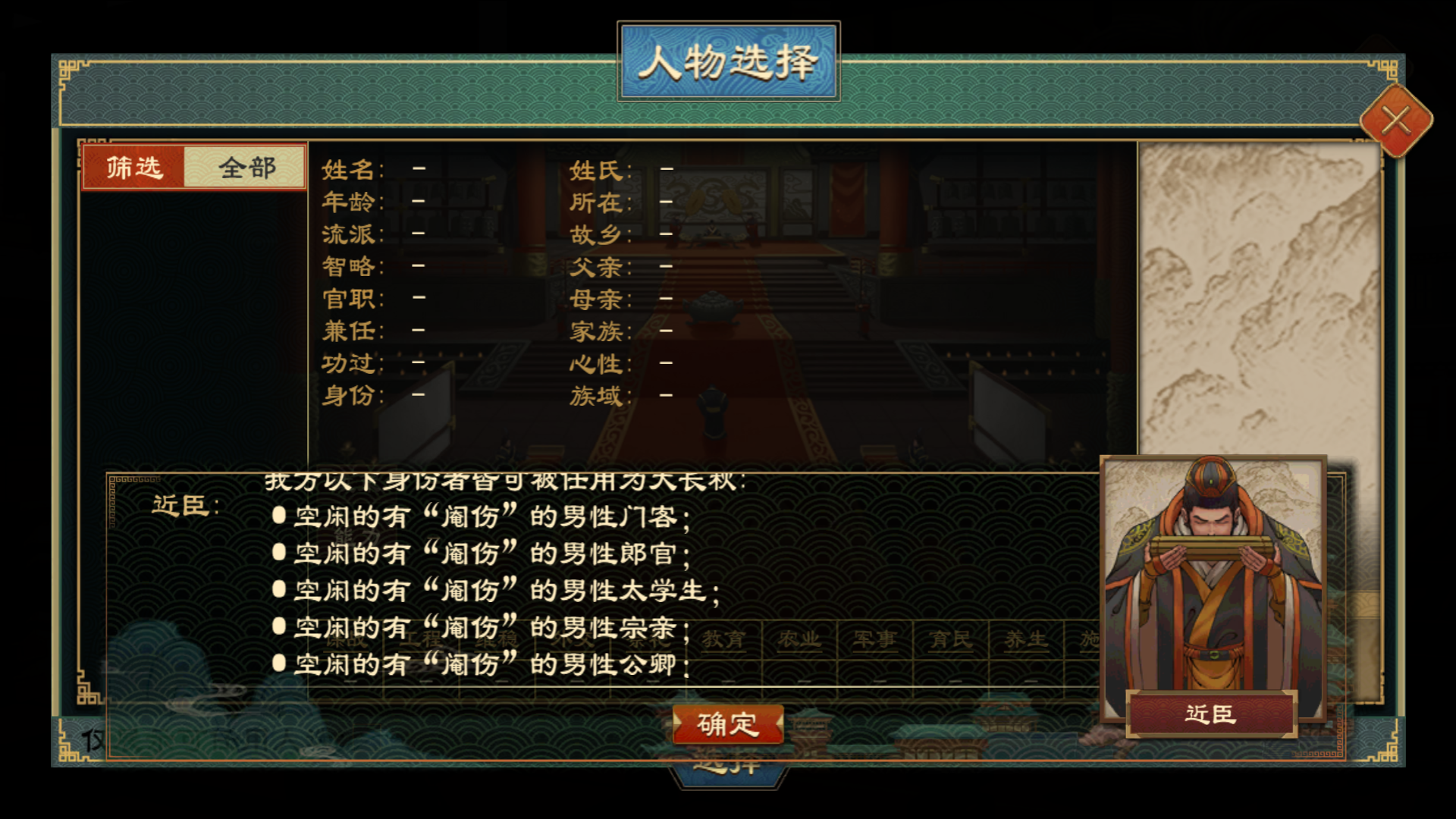
Task: Click the 养生 ability column header
Action: click(x=1026, y=639)
